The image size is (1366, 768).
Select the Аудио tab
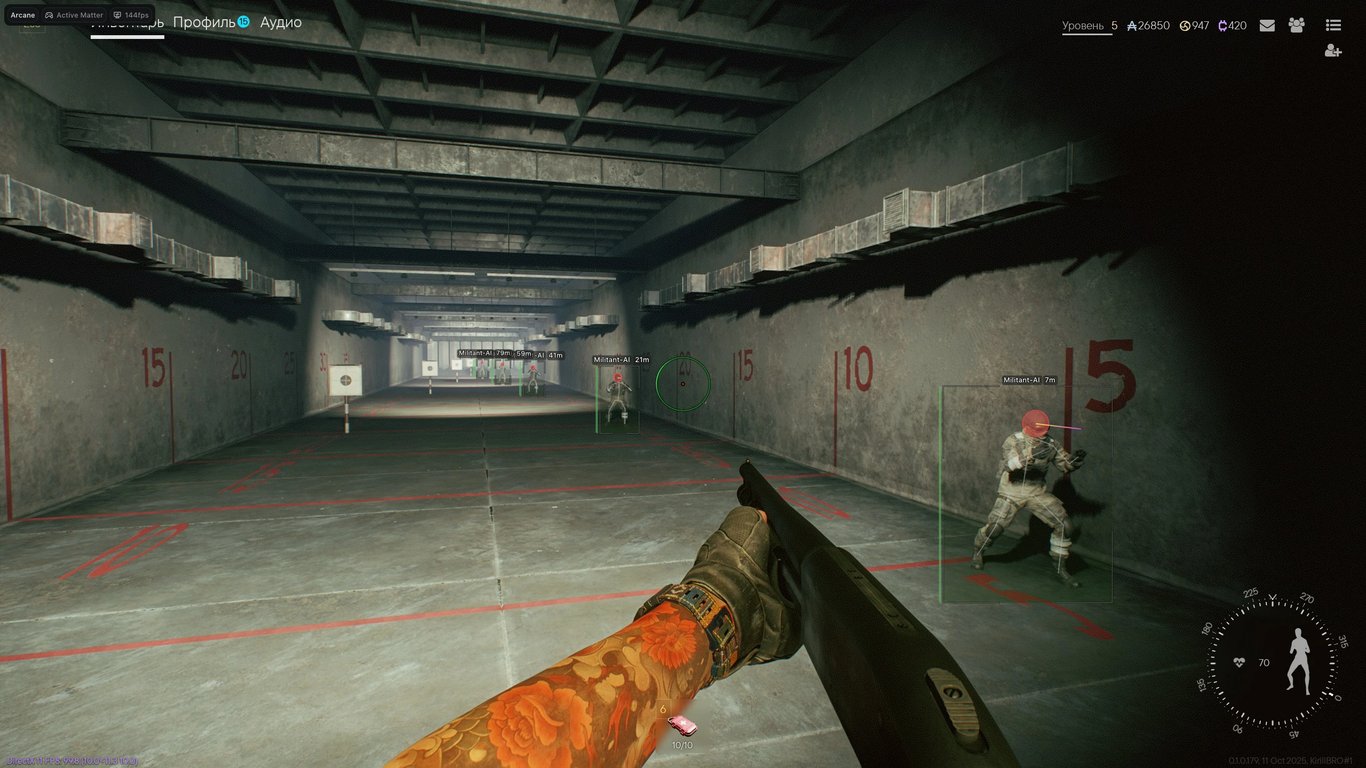[x=280, y=21]
